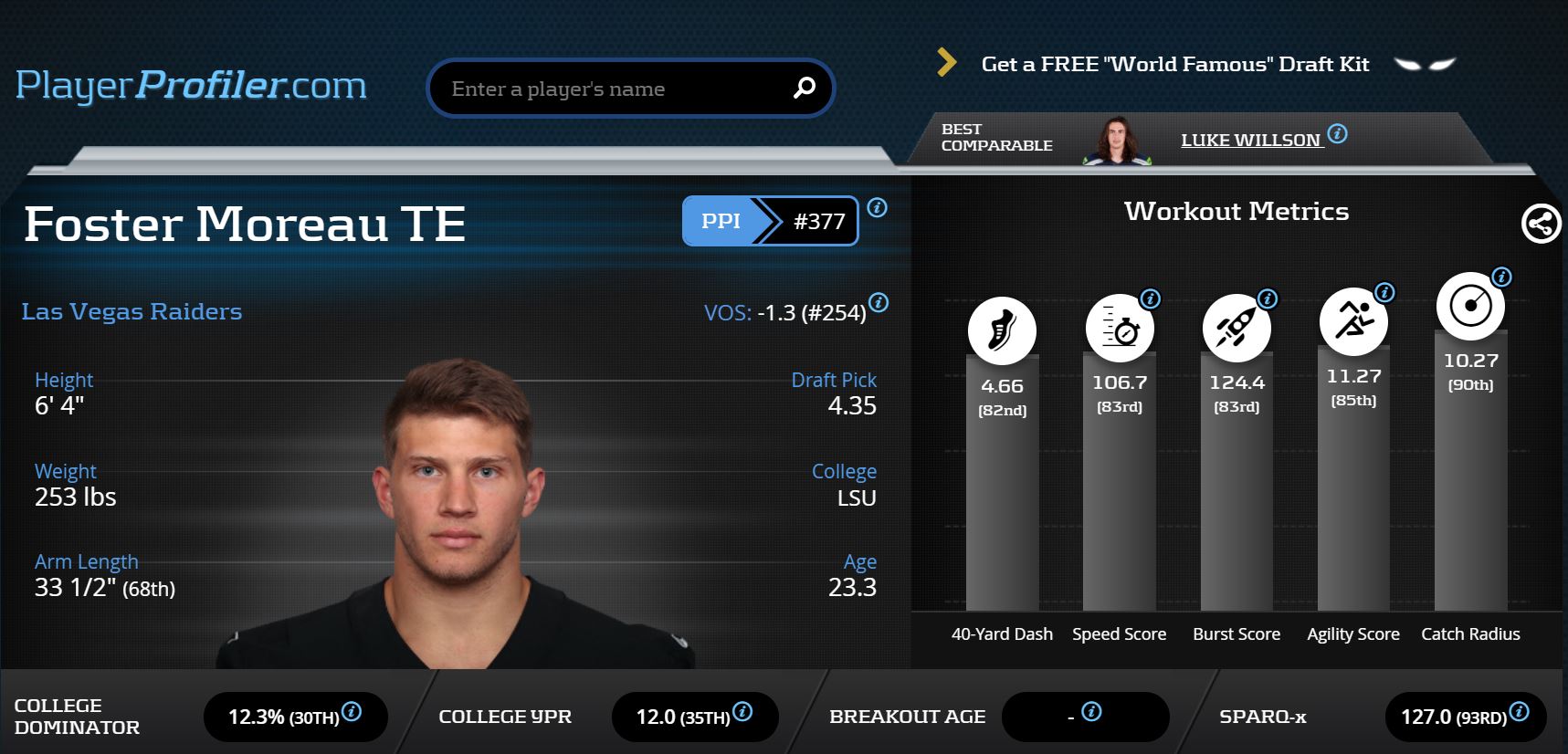This screenshot has height=754, width=1568.
Task: Show info for Best Comparable player
Action: pos(1338,133)
